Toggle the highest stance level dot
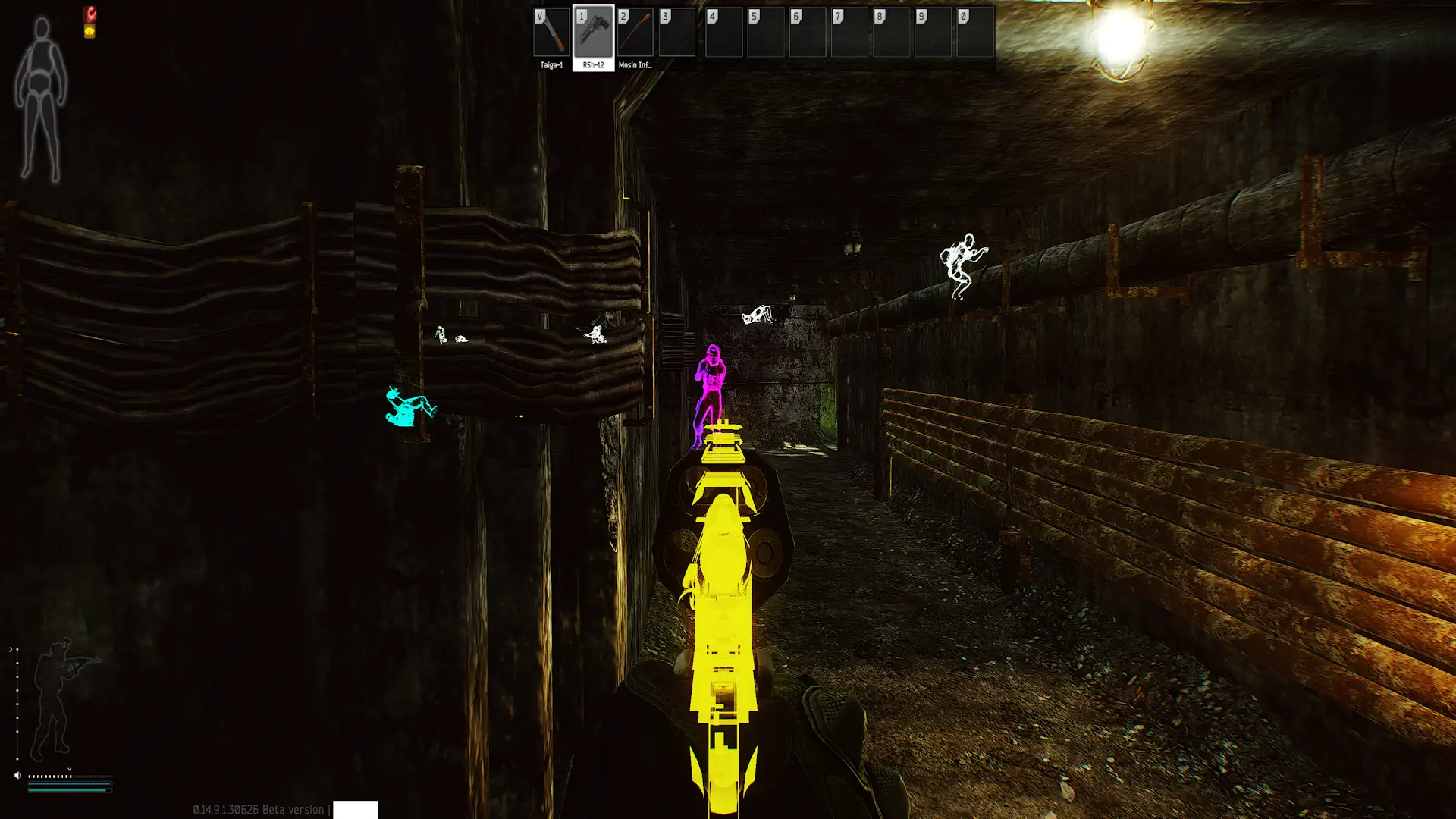The image size is (1456, 819). tap(17, 649)
